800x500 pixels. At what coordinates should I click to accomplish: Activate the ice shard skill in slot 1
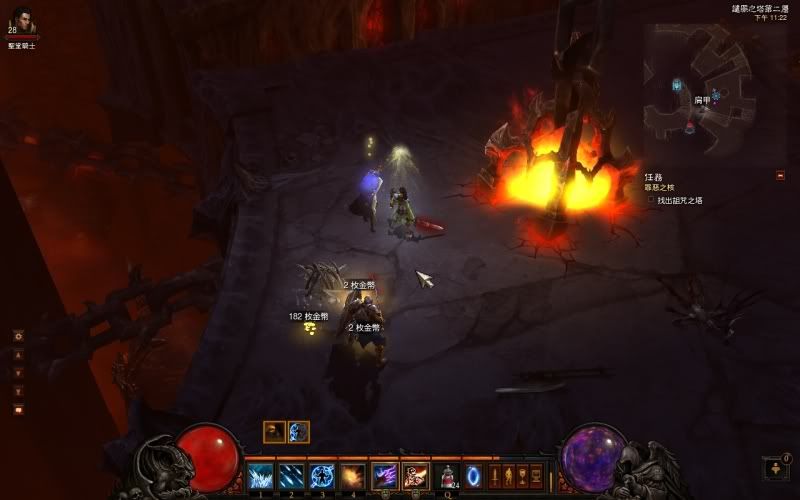click(x=261, y=476)
